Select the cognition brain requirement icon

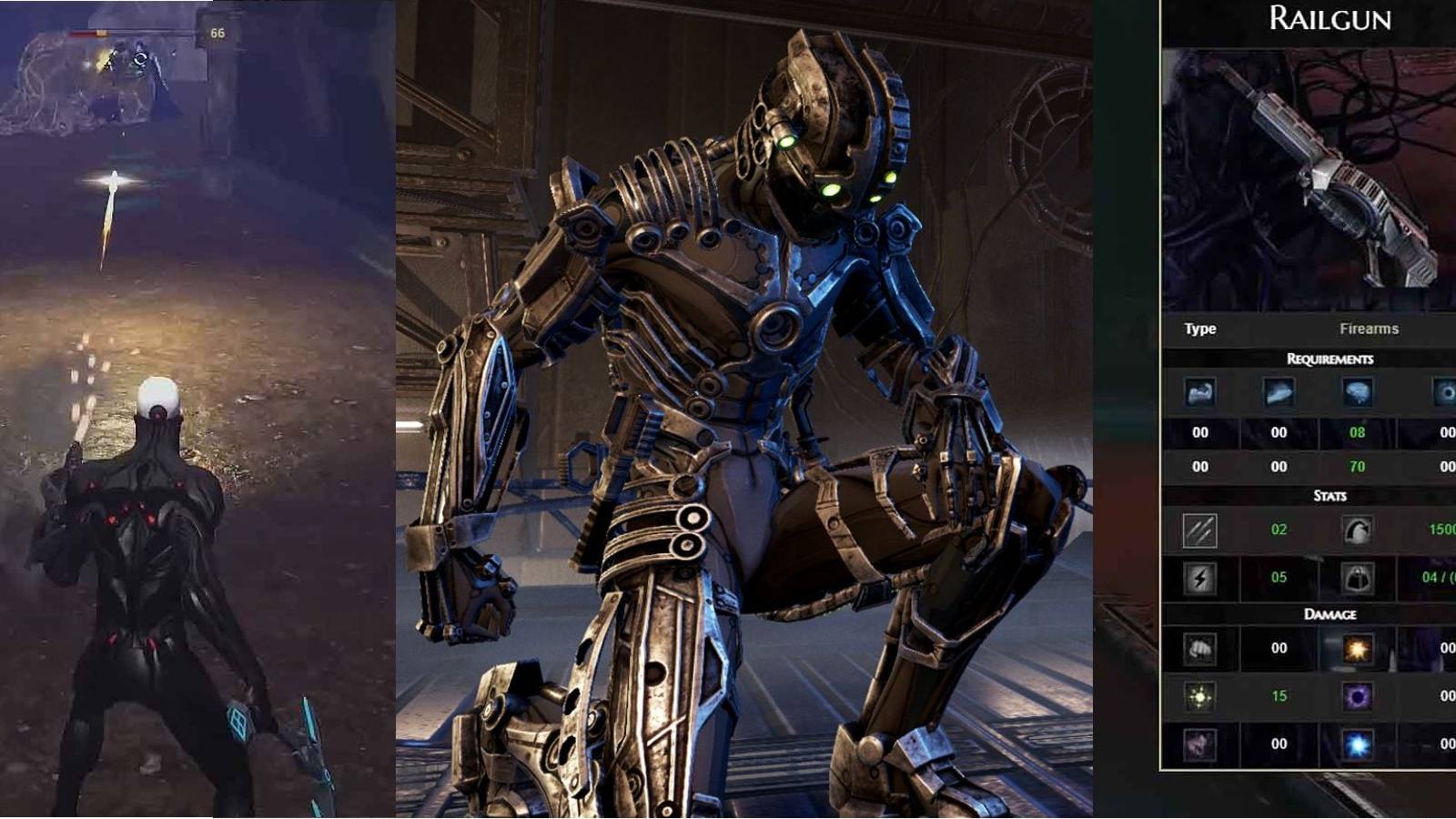[1356, 391]
